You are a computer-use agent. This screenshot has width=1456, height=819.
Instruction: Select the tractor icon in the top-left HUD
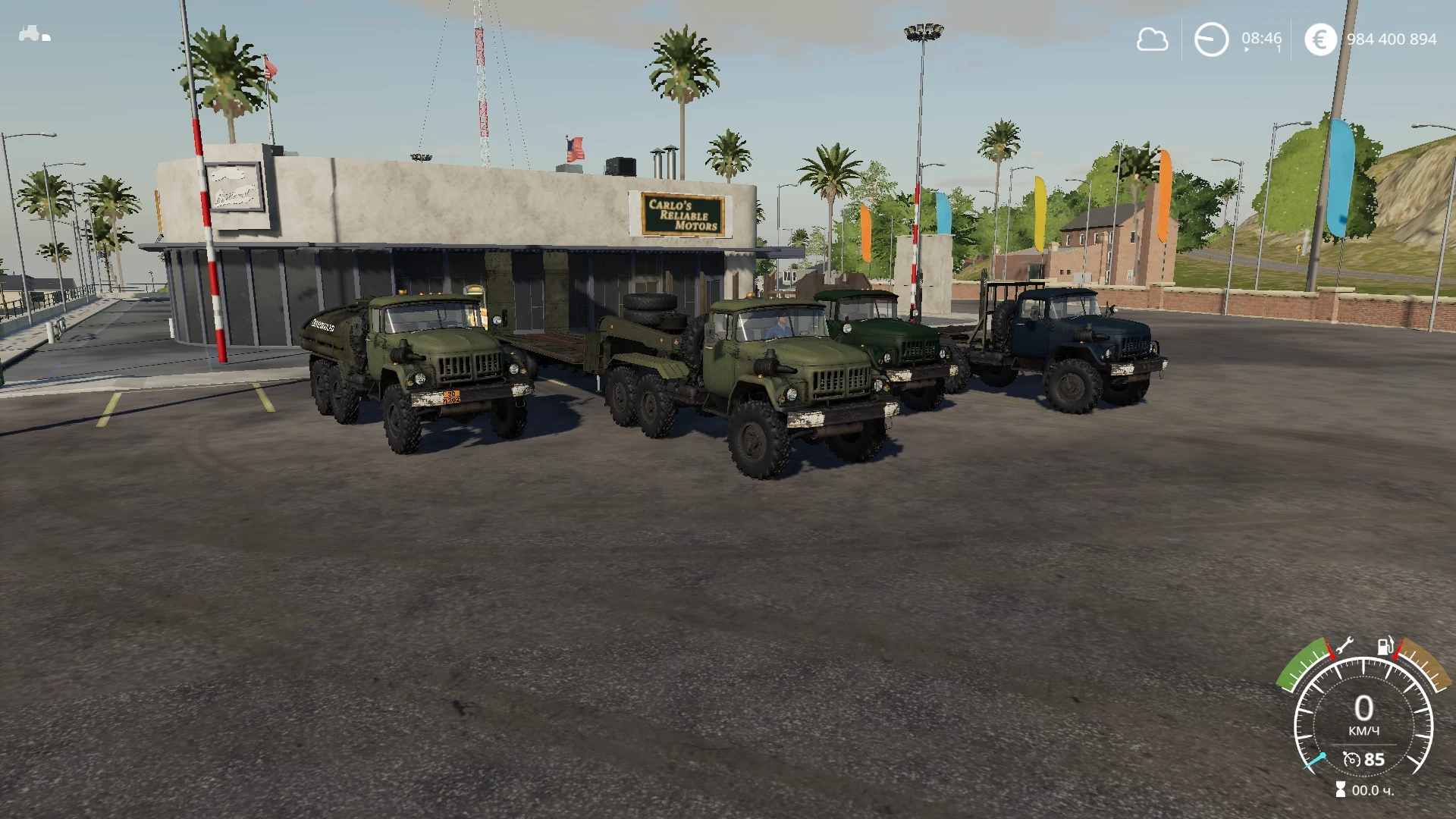pos(29,32)
